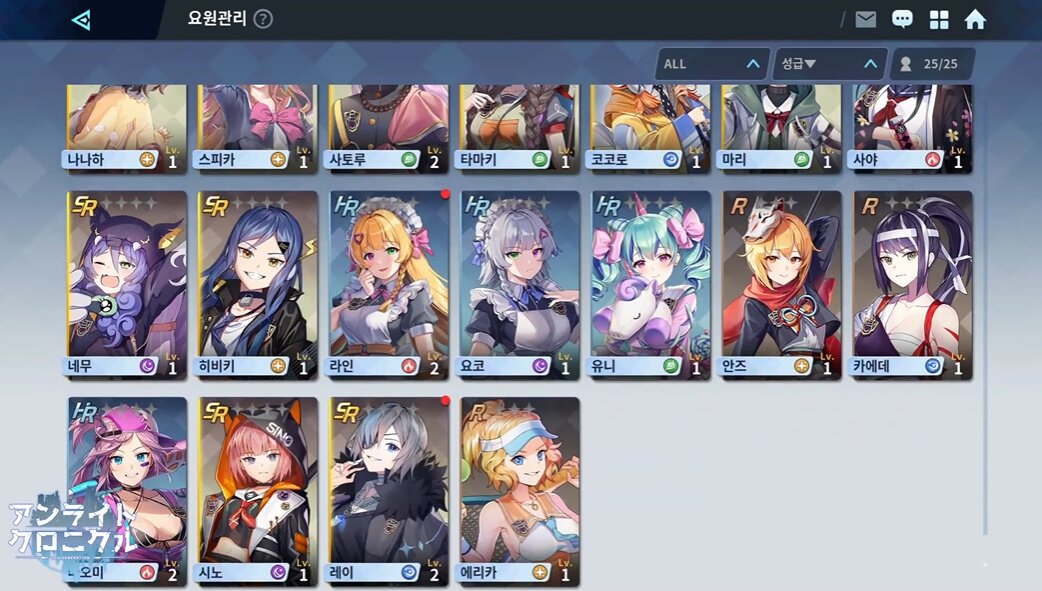Return to the home screen
The image size is (1042, 591).
[975, 20]
